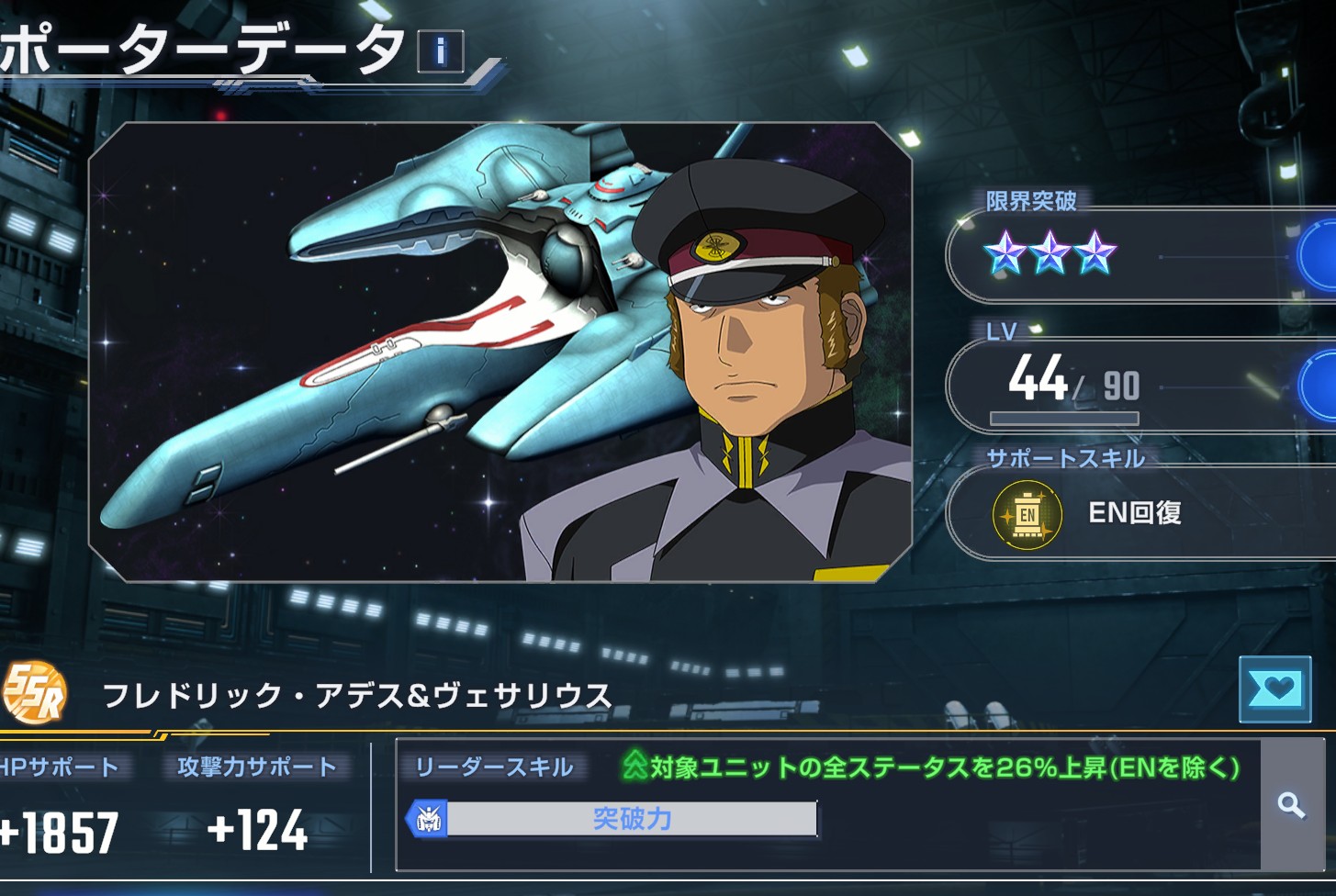The width and height of the screenshot is (1336, 896).
Task: Tap the EN回復 support skill icon
Action: click(1027, 514)
